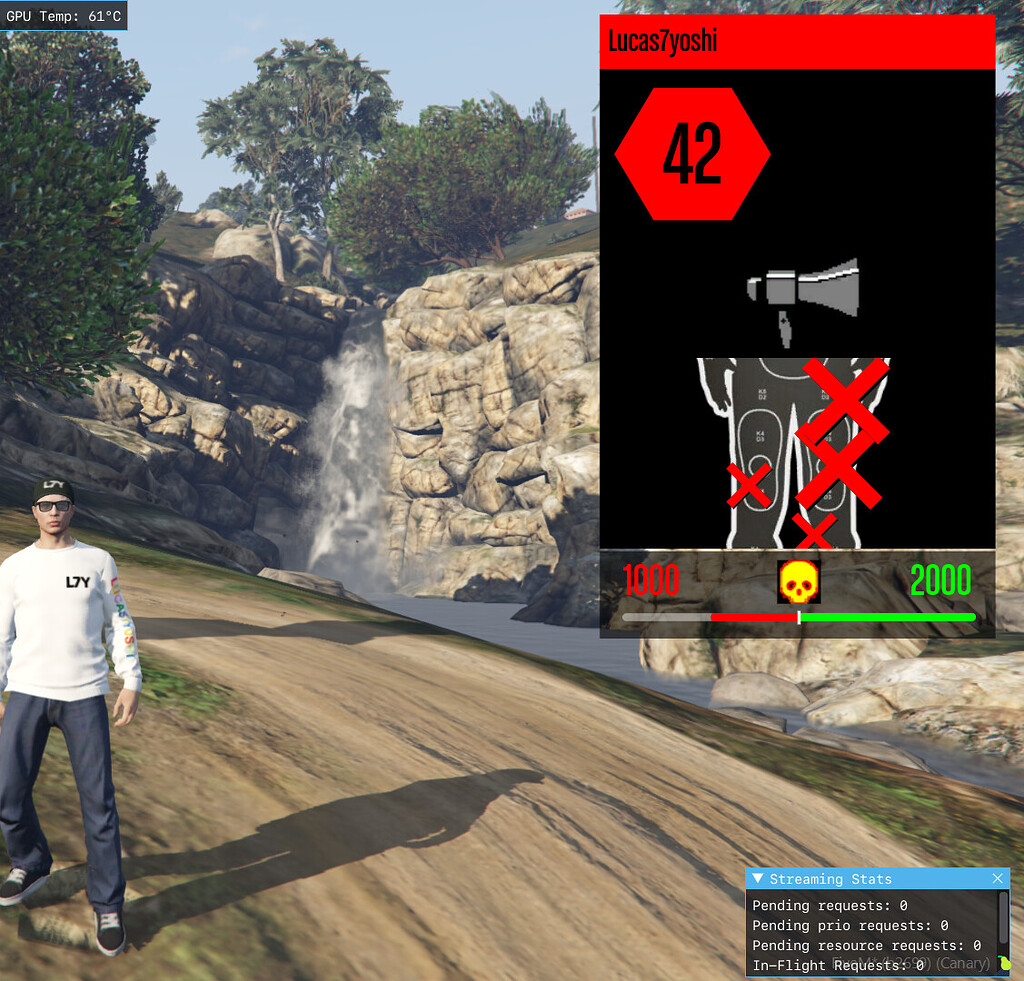Click the yellow skull icon
The height and width of the screenshot is (981, 1024).
[798, 582]
